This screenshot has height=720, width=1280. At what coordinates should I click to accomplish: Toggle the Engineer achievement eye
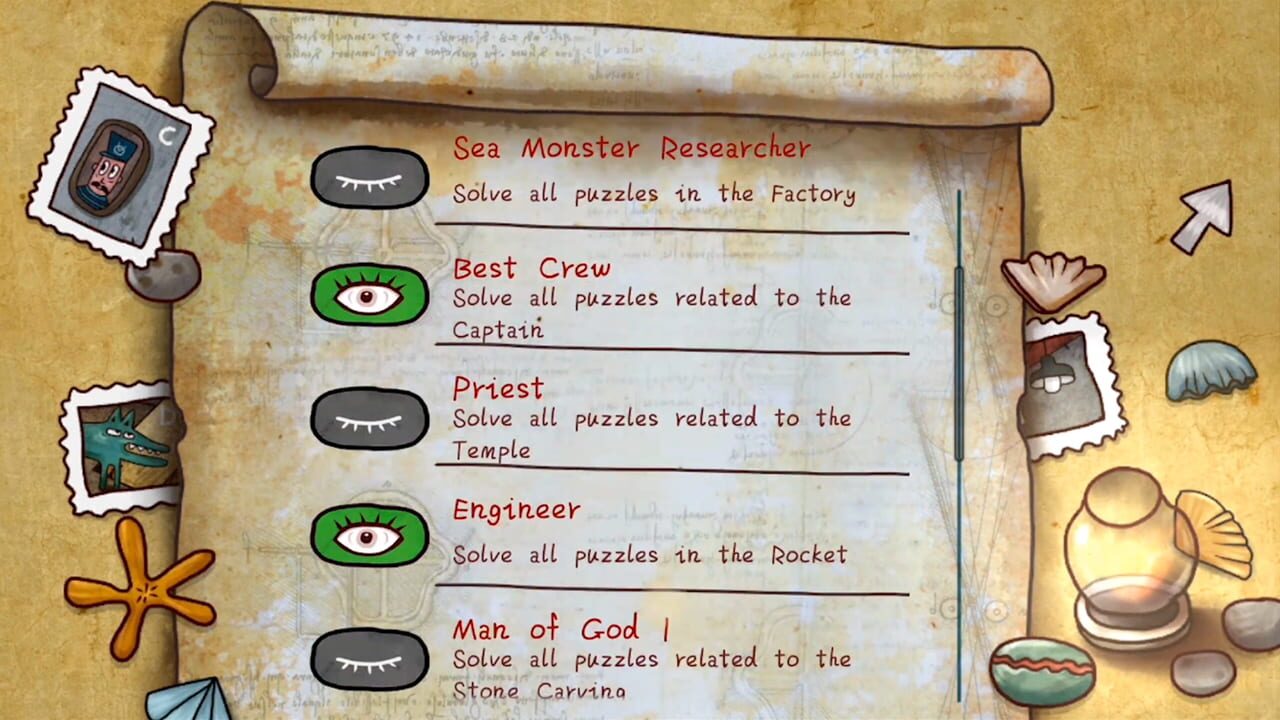[370, 538]
